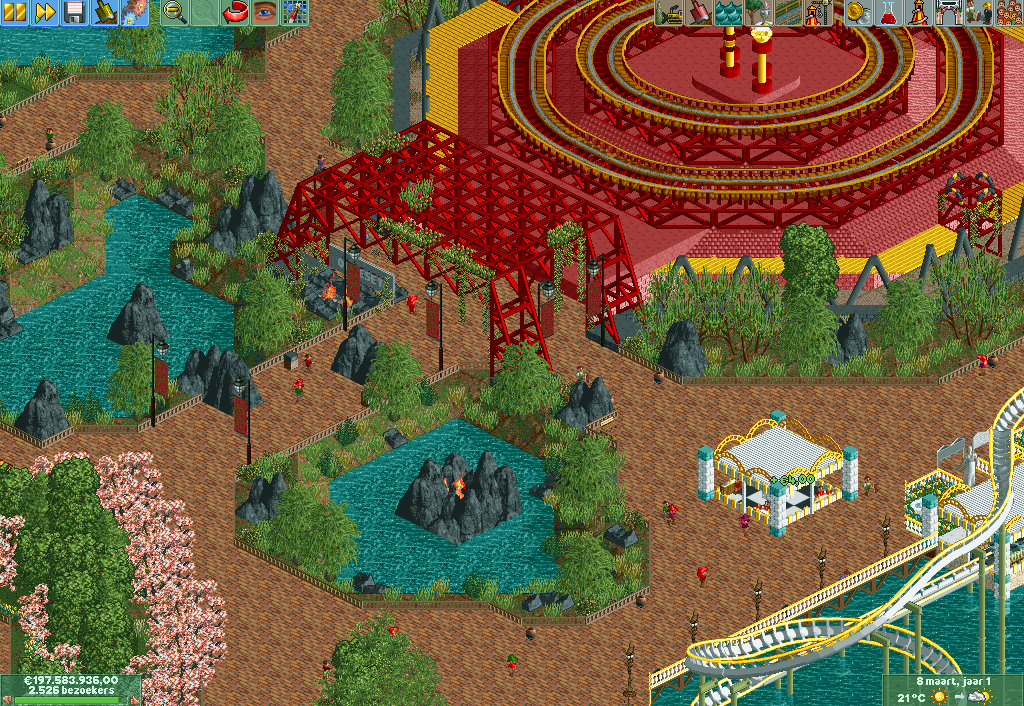Activate the shovel land adjustment tool
The image size is (1024, 706).
[699, 12]
